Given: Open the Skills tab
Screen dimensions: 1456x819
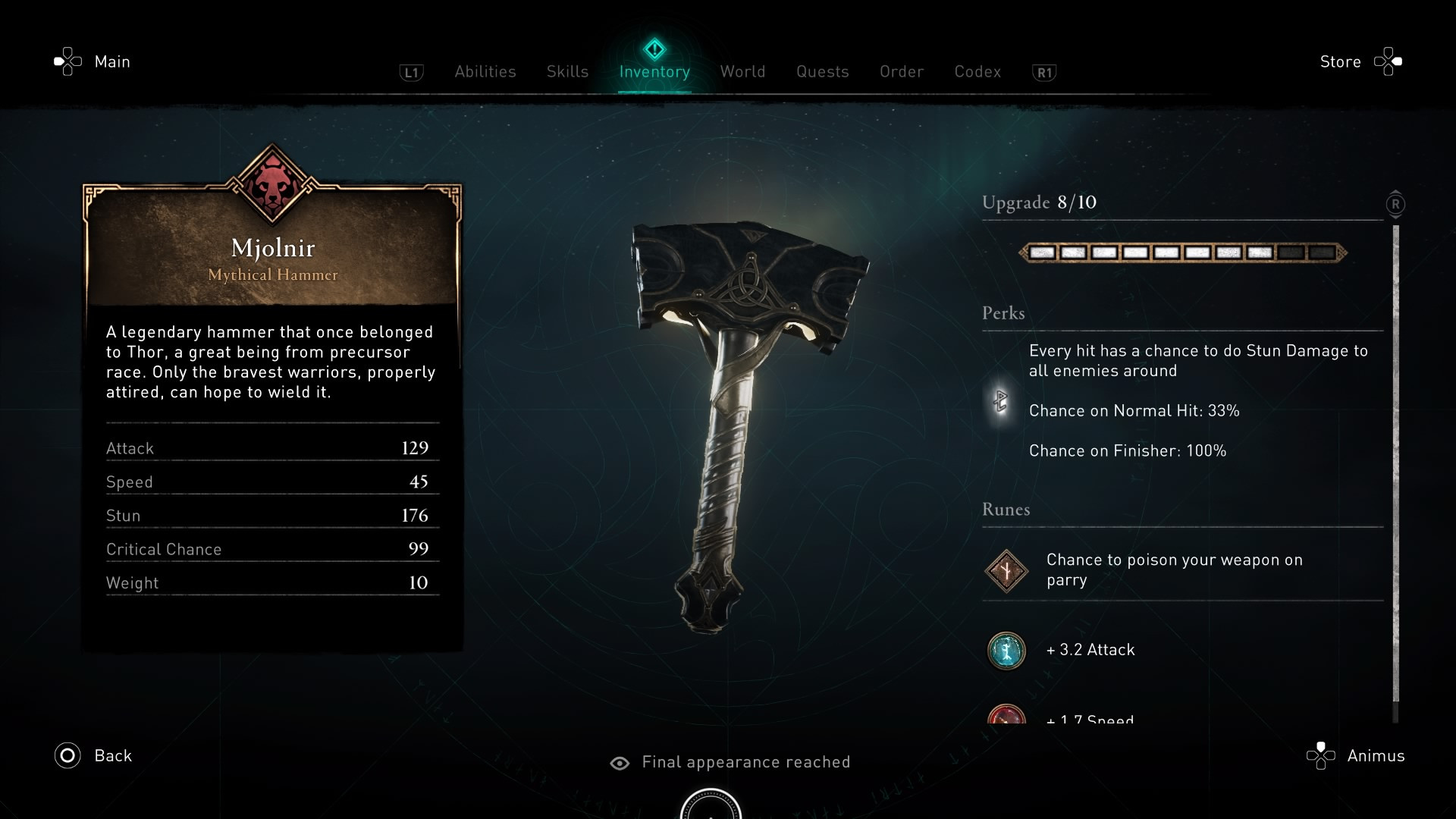Looking at the screenshot, I should pyautogui.click(x=567, y=71).
